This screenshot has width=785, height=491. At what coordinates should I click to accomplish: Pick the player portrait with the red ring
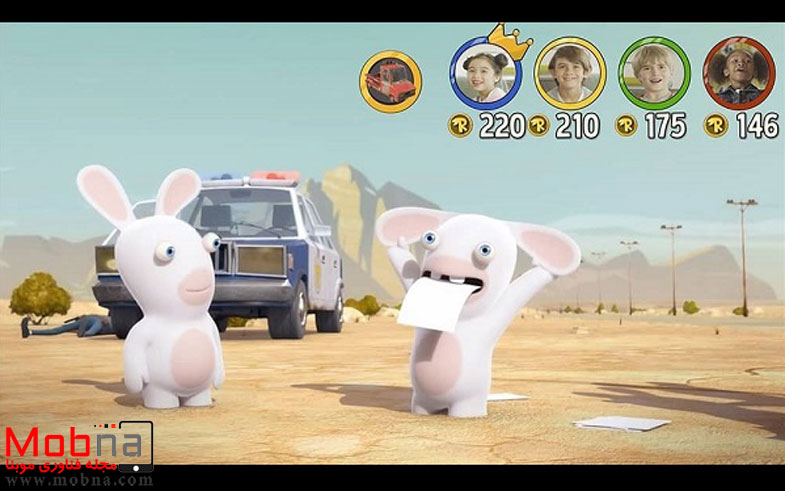click(x=738, y=73)
